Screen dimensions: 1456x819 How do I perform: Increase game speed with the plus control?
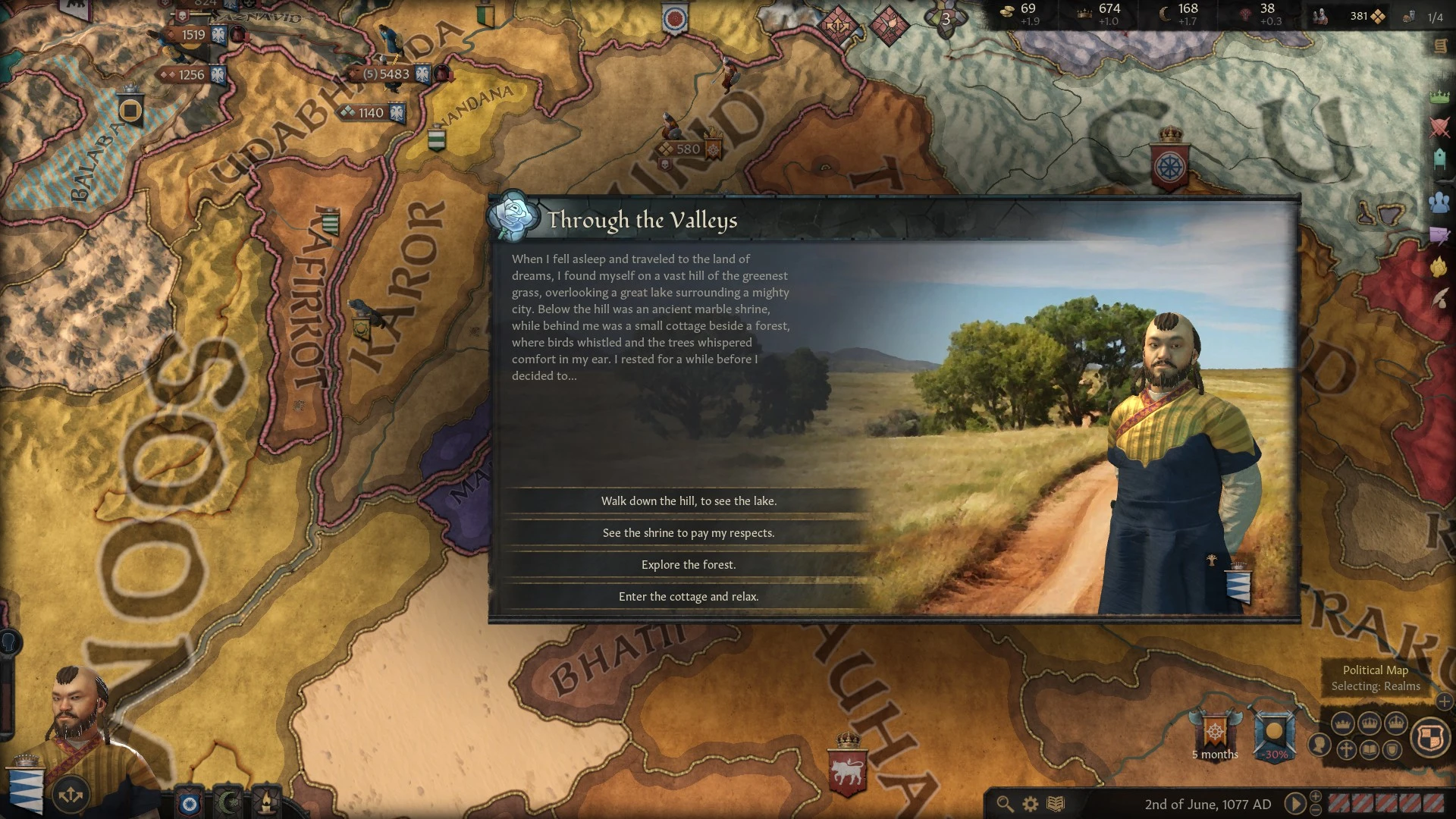pos(1316,797)
